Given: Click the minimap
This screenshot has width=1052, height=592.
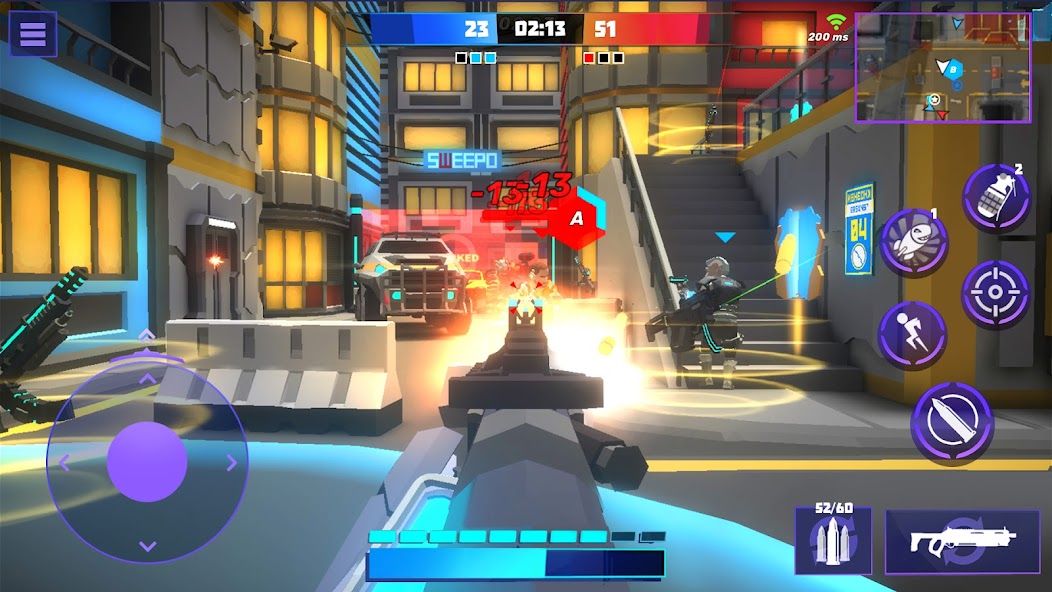Looking at the screenshot, I should pos(942,67).
